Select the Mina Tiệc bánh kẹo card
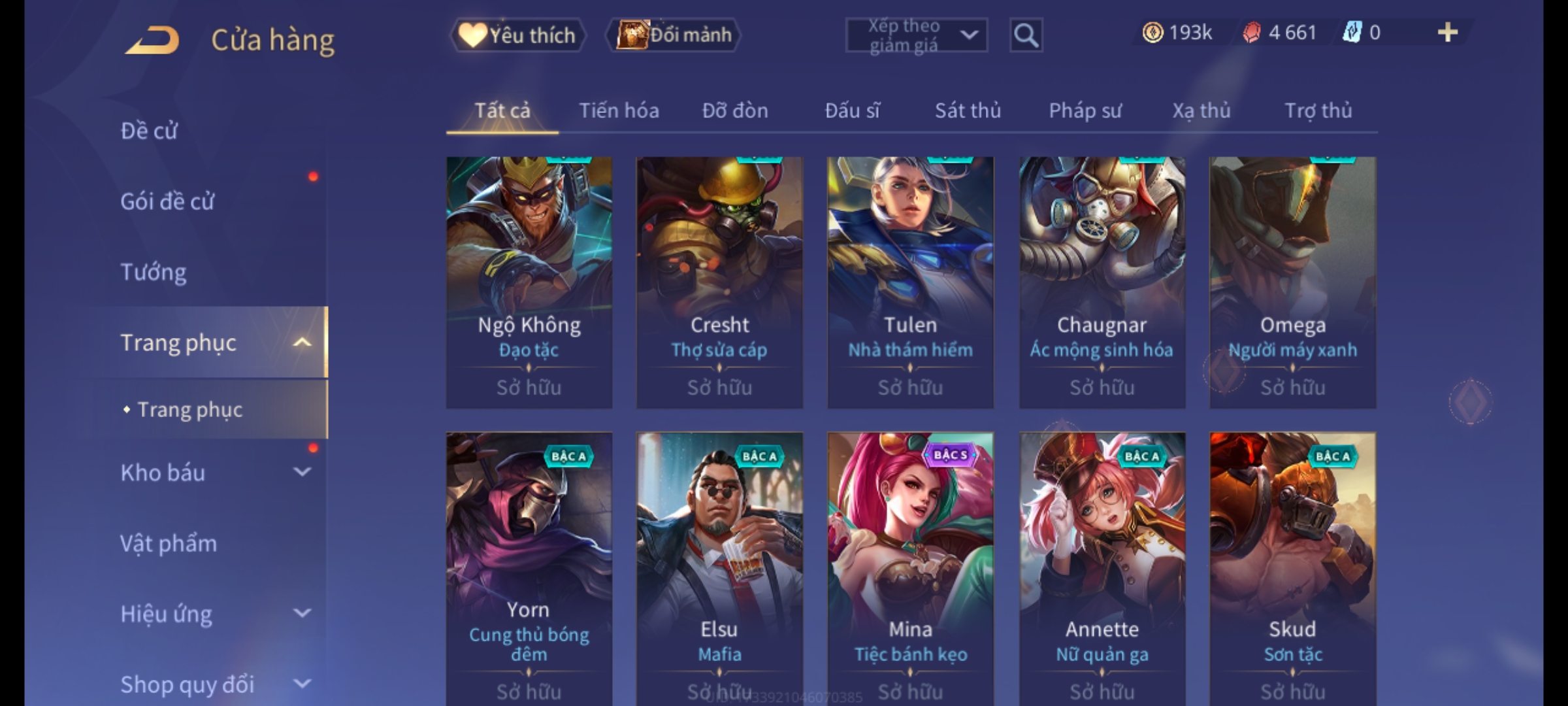 point(910,565)
